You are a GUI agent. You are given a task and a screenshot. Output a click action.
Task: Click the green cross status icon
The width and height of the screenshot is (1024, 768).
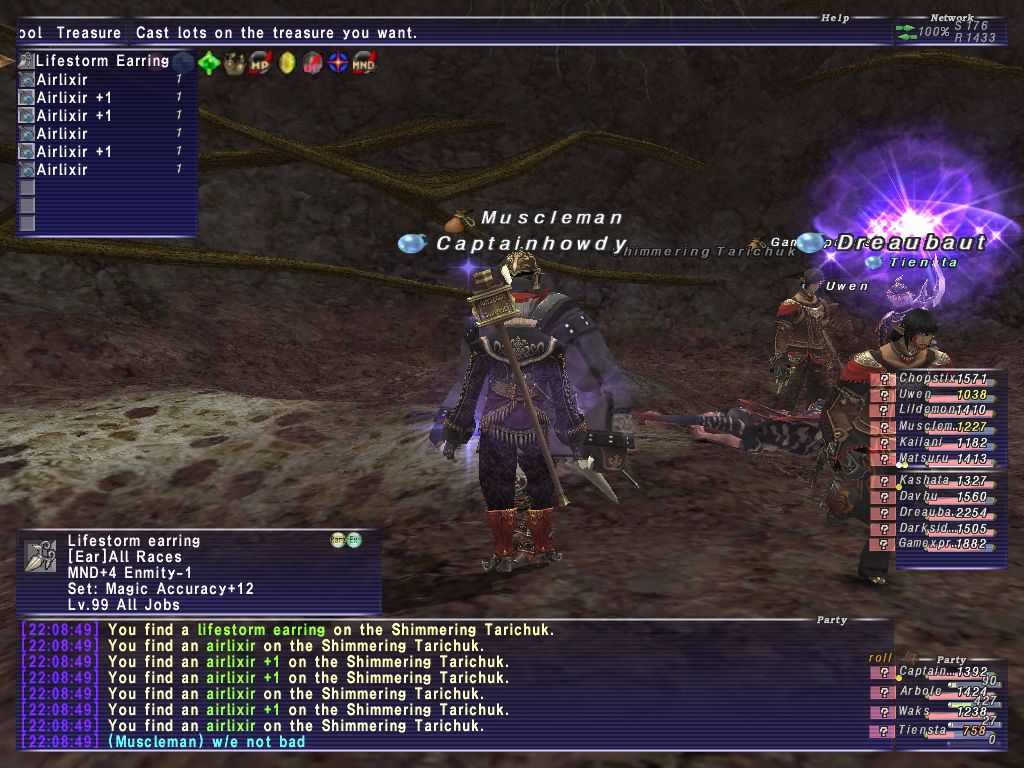[x=209, y=63]
